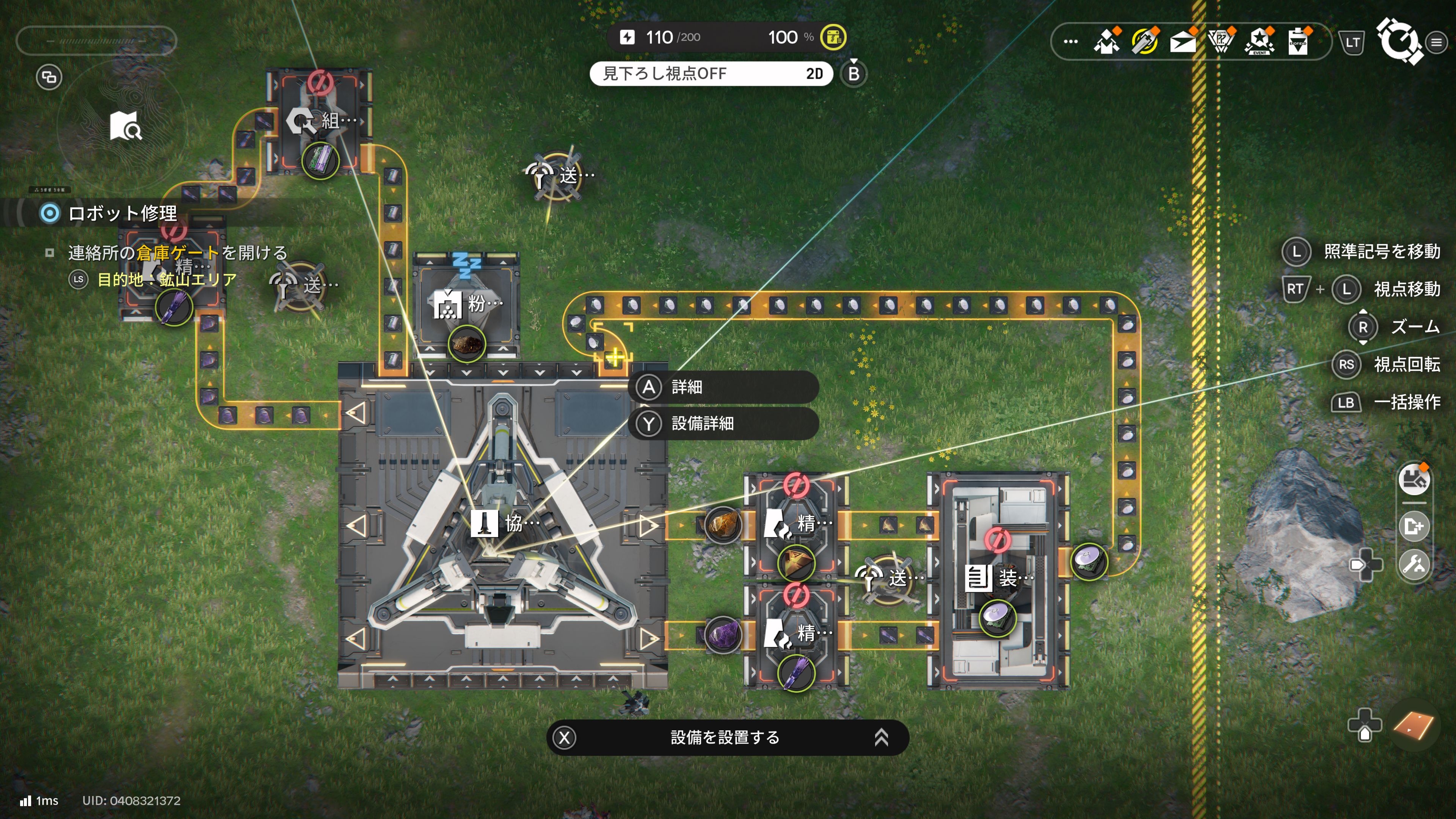Select the blueprint add icon

tap(1414, 526)
